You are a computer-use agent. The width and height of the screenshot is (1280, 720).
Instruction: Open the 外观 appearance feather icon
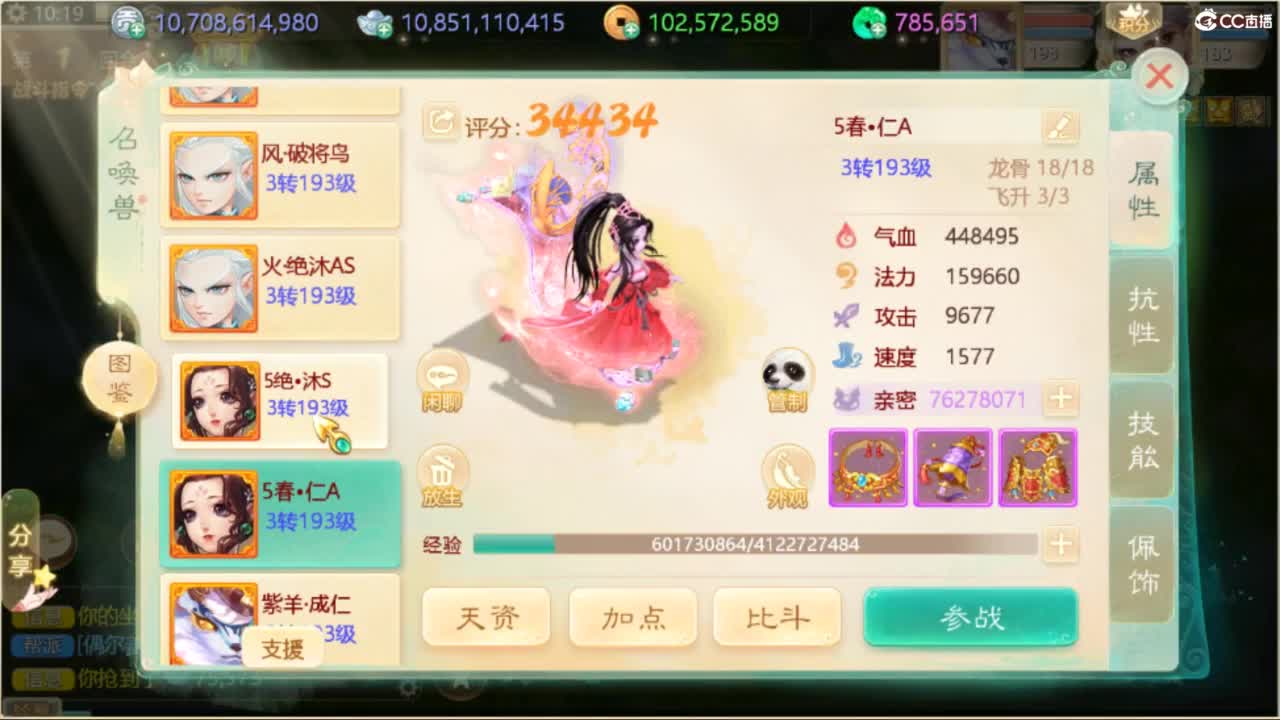point(787,472)
